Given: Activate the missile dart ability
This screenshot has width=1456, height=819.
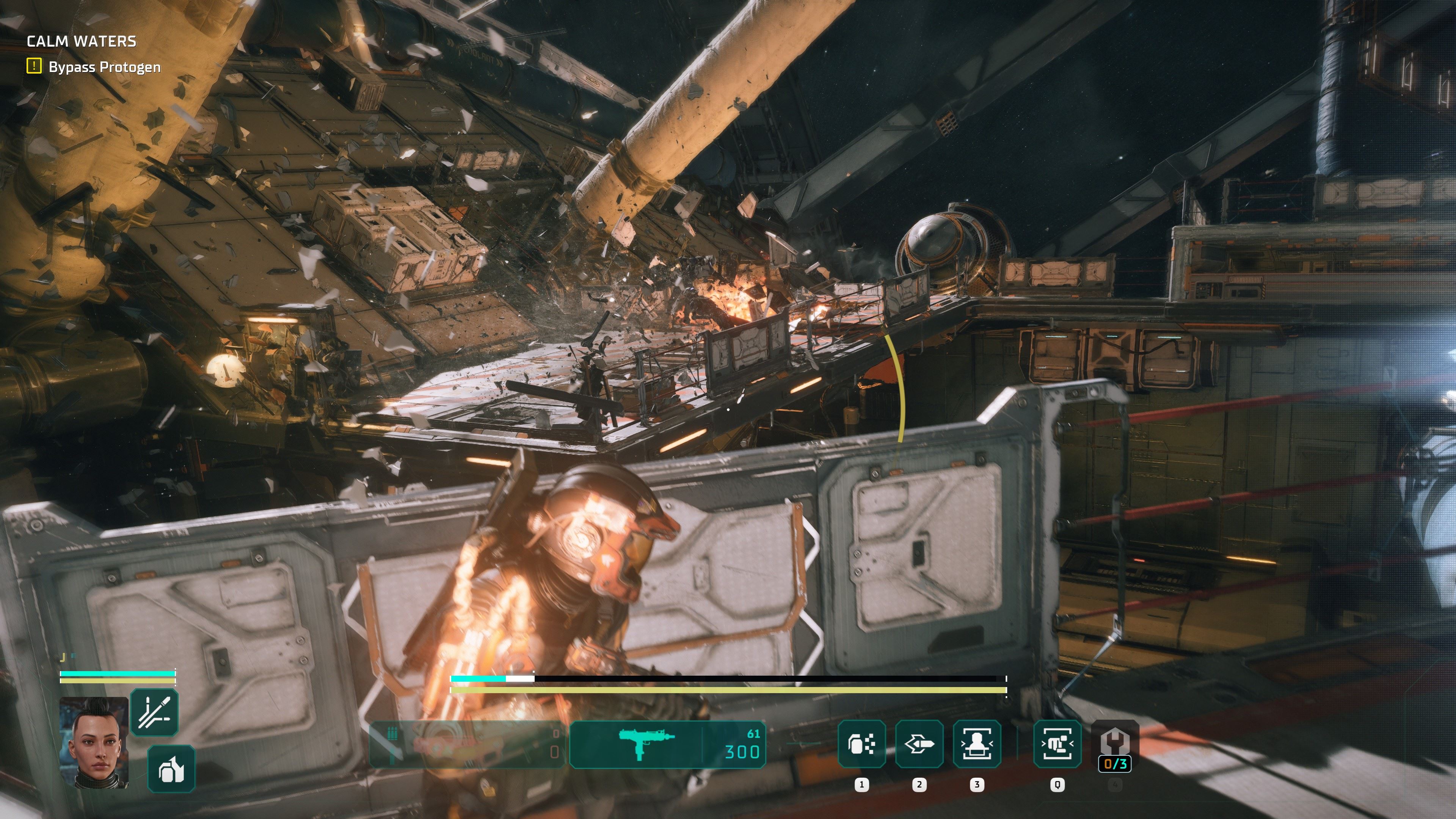Looking at the screenshot, I should pyautogui.click(x=919, y=744).
